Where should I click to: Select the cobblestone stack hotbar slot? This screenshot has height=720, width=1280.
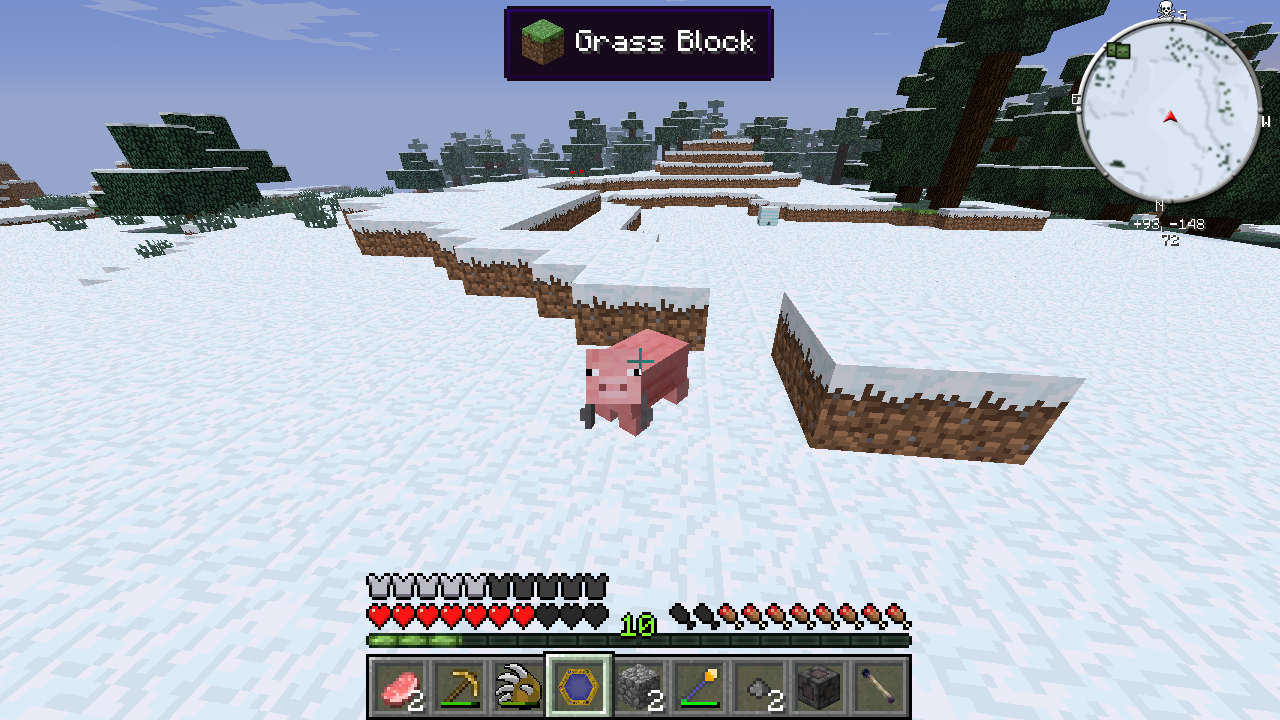(x=639, y=686)
